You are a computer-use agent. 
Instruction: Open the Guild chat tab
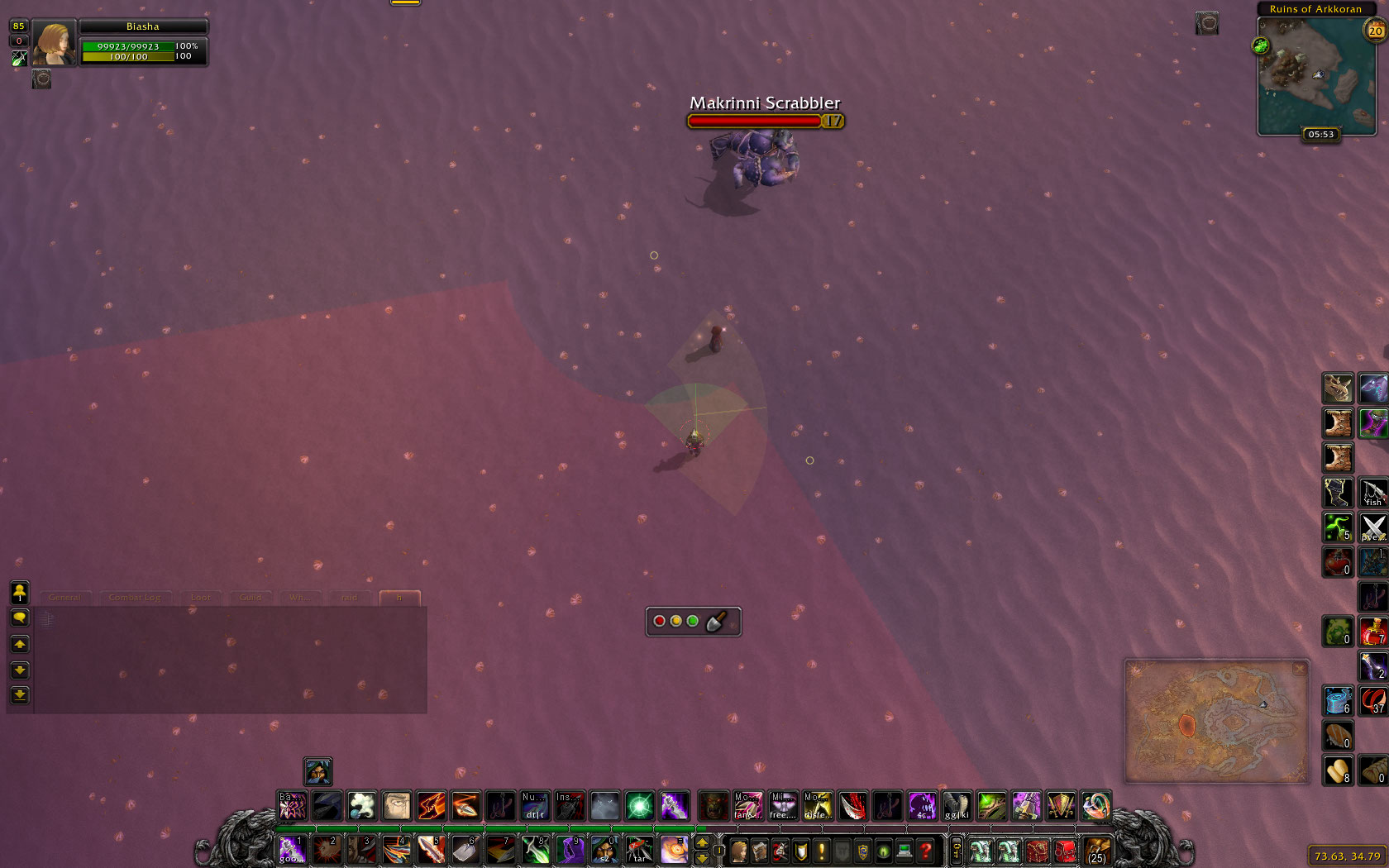click(x=251, y=598)
